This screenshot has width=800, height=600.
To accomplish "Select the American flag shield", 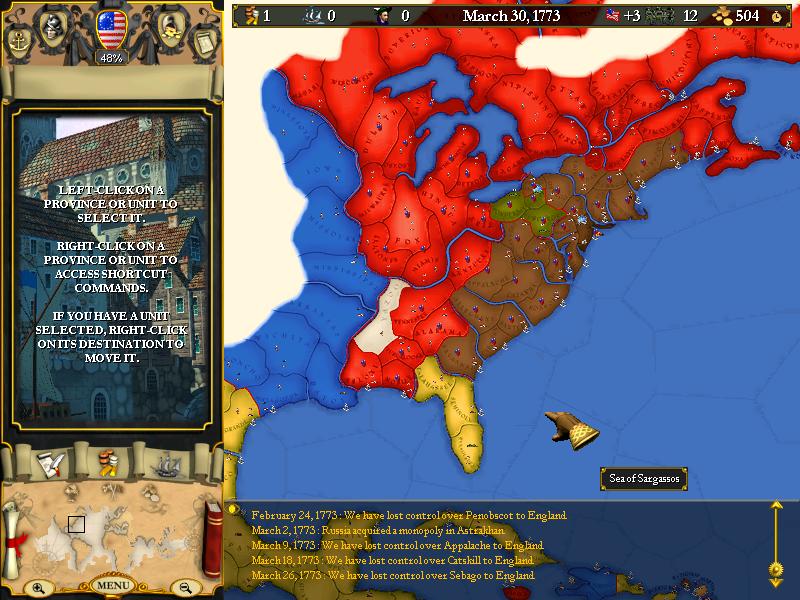I will (109, 27).
